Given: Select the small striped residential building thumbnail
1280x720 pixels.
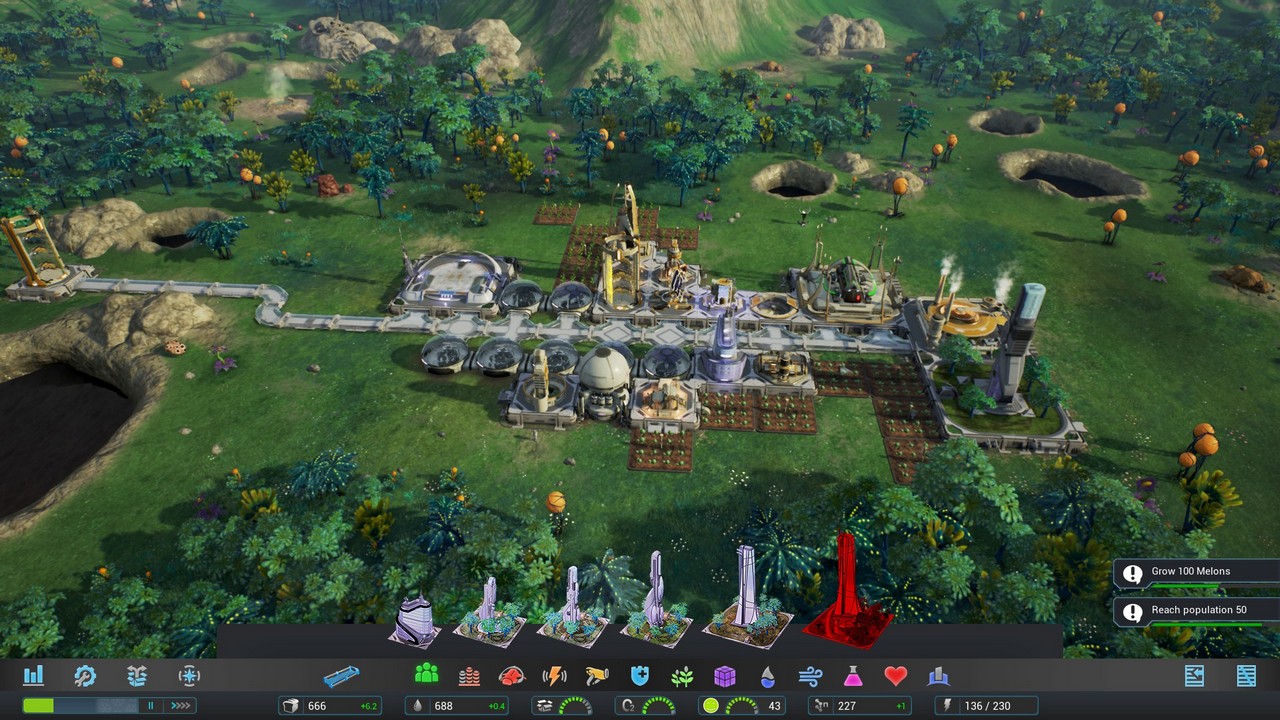Looking at the screenshot, I should pos(414,618).
